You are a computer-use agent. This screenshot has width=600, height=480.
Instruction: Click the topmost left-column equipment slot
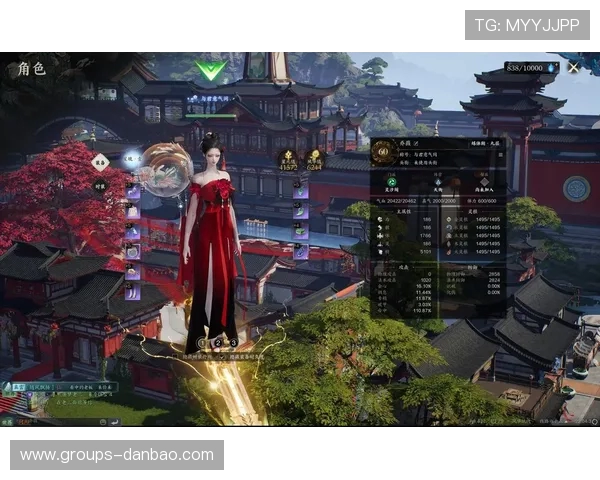(132, 191)
